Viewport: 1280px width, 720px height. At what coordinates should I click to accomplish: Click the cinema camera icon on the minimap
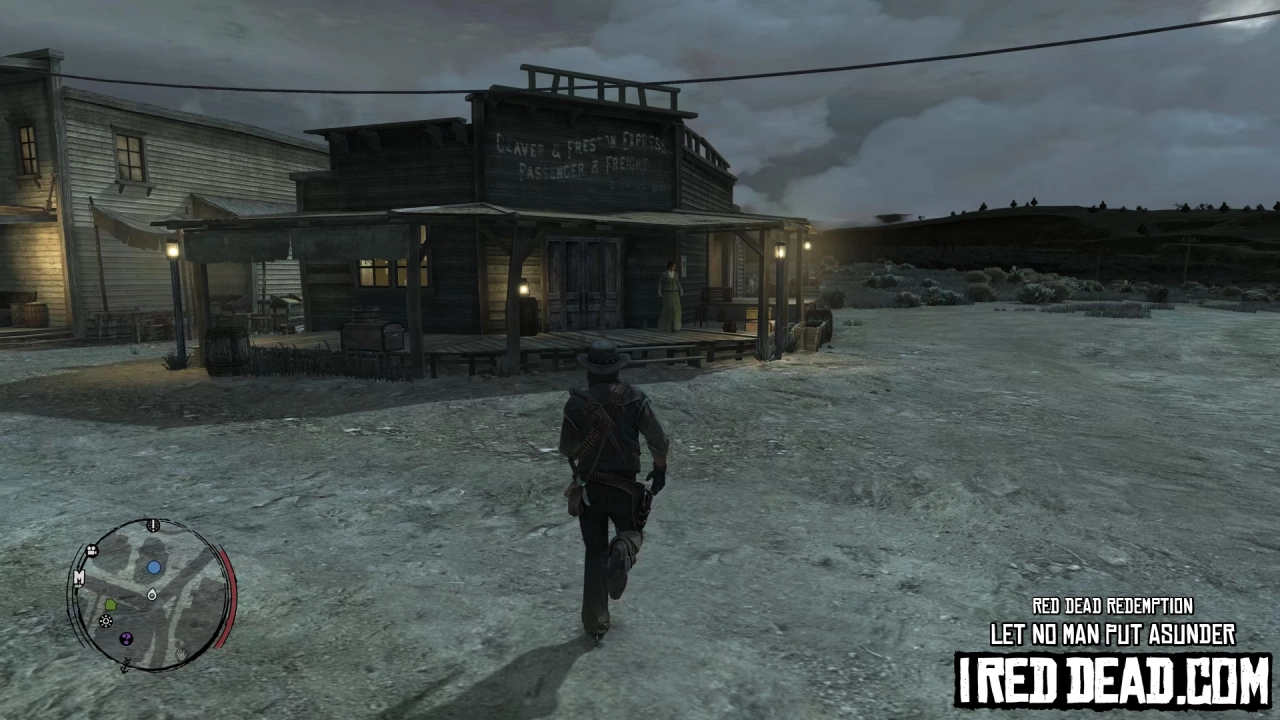92,550
